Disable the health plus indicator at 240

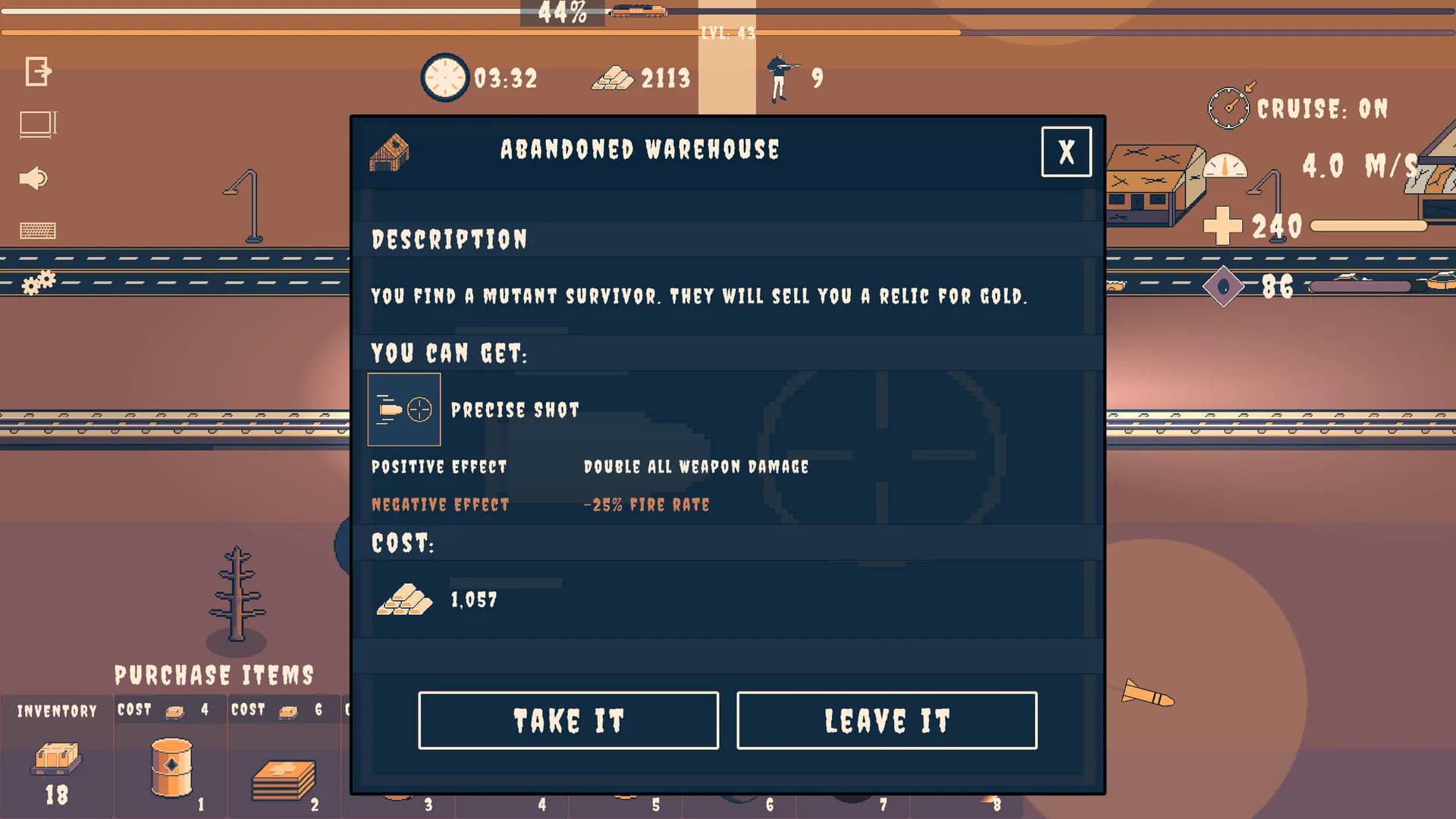click(1222, 226)
